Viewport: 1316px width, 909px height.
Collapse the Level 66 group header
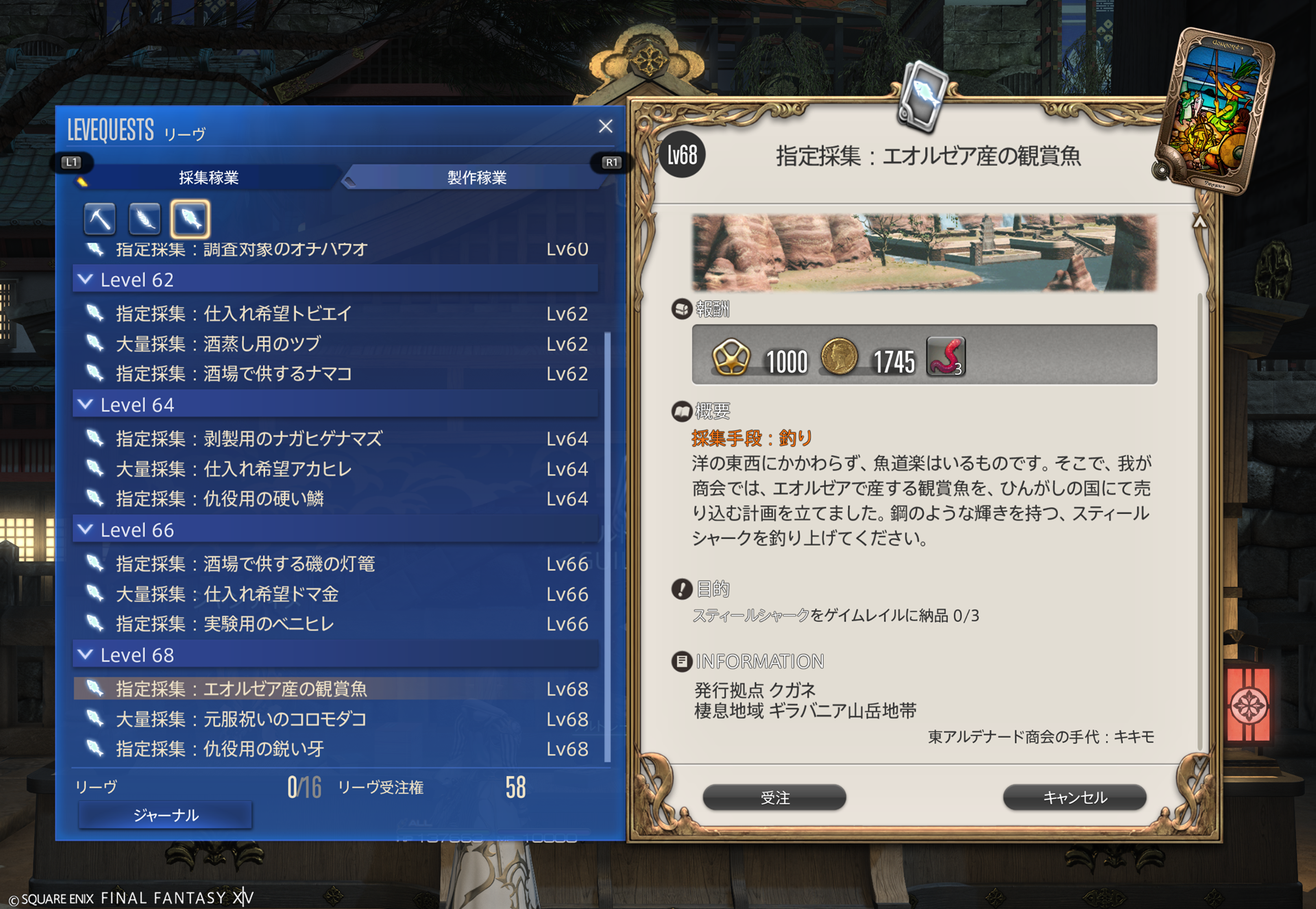(86, 530)
